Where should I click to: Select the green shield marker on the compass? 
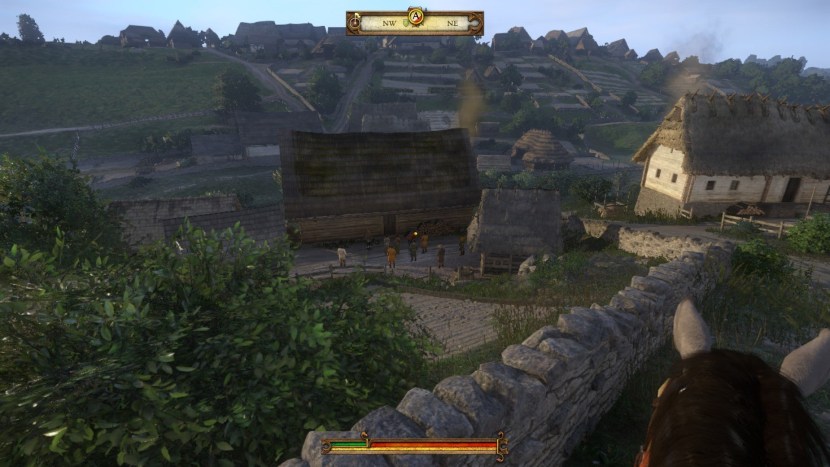click(406, 23)
